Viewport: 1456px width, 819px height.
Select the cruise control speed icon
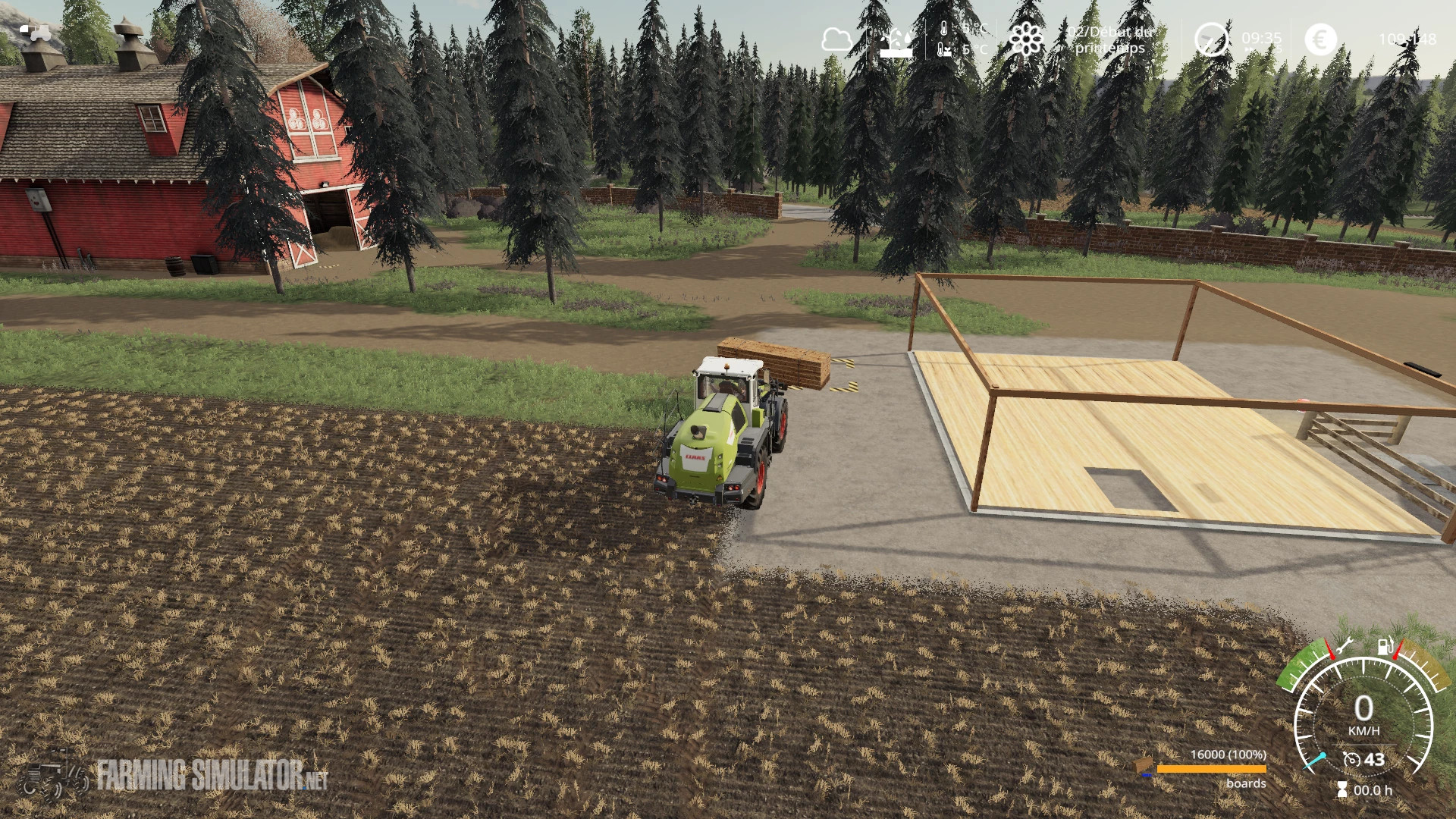[1351, 760]
